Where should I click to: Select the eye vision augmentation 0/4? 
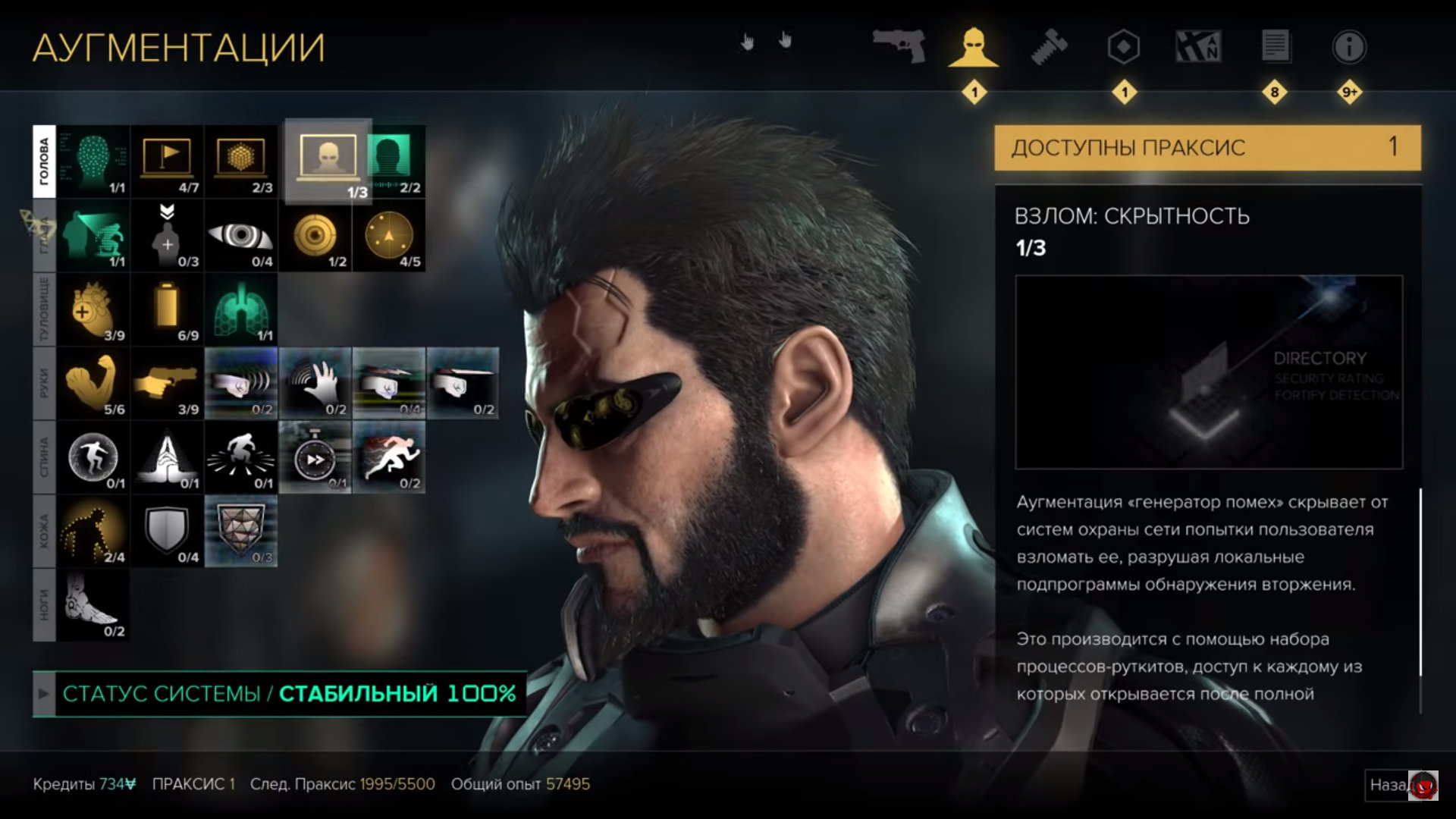(241, 236)
